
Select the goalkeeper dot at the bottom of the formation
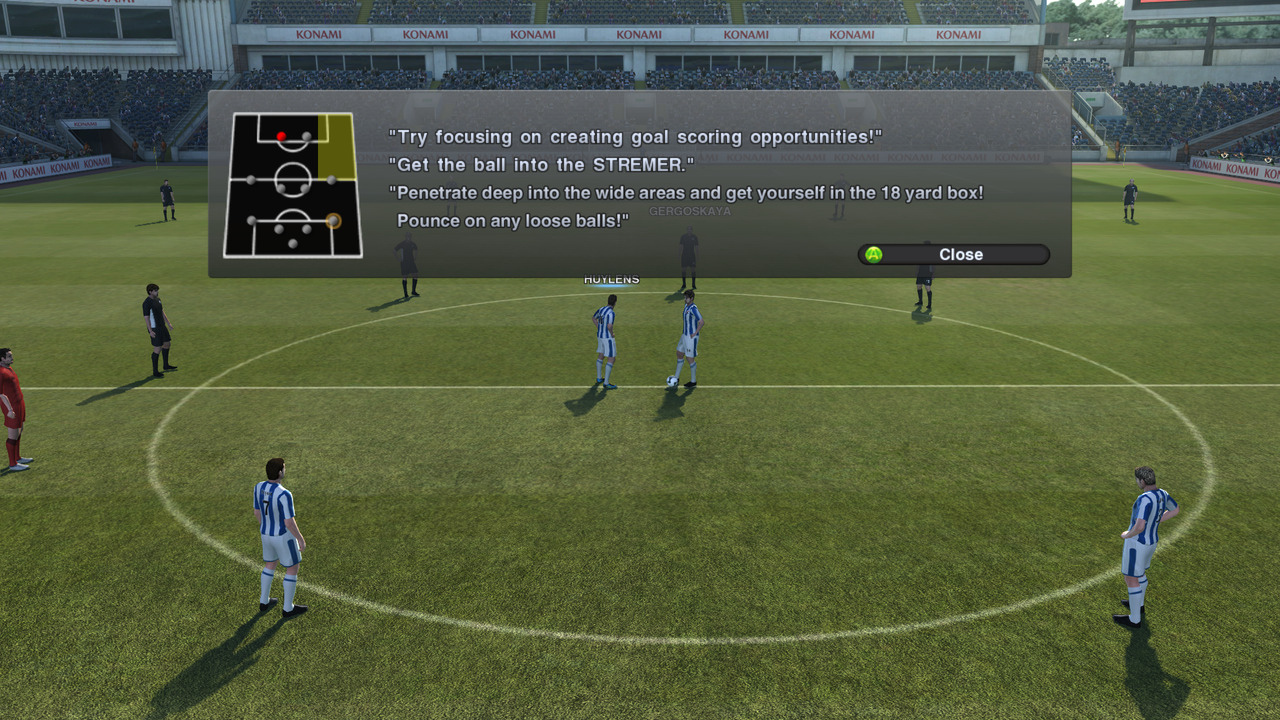293,242
